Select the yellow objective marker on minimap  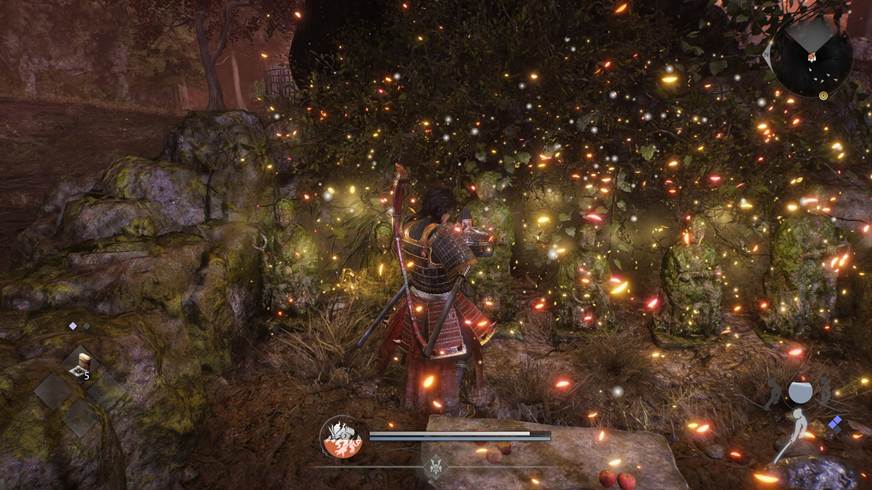point(823,95)
